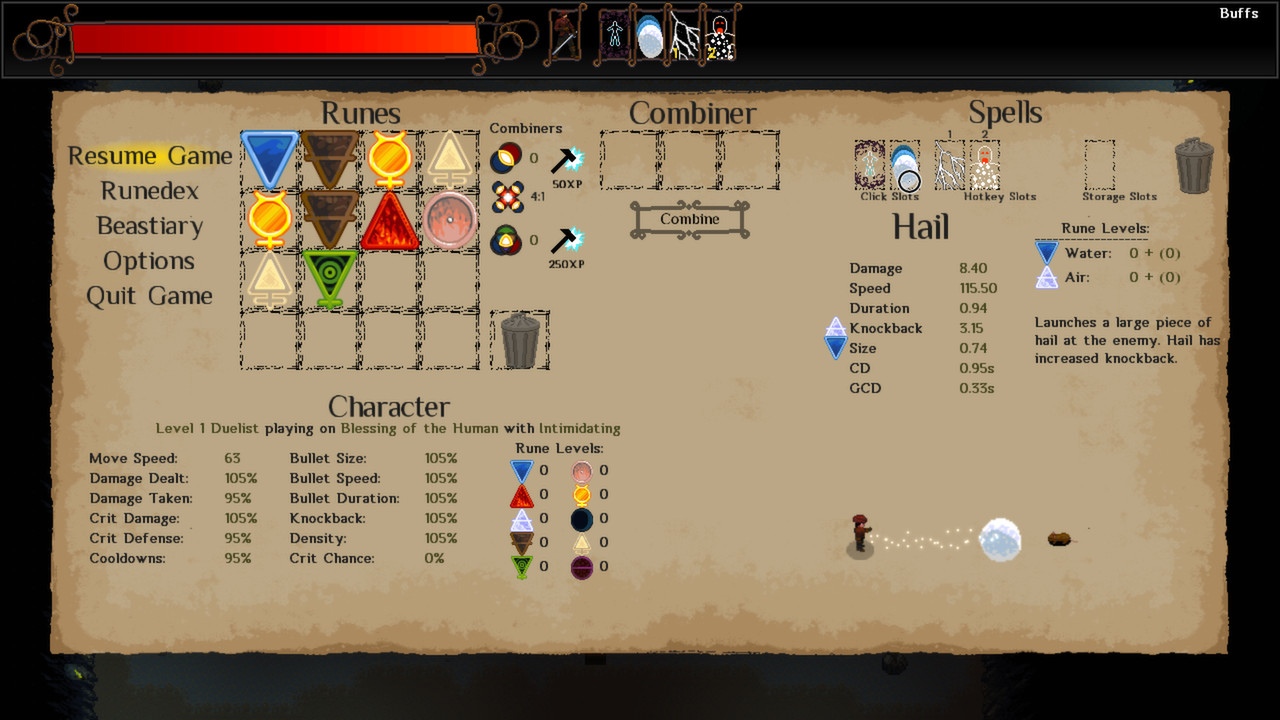Open the Runedex
Image resolution: width=1280 pixels, height=720 pixels.
click(148, 191)
